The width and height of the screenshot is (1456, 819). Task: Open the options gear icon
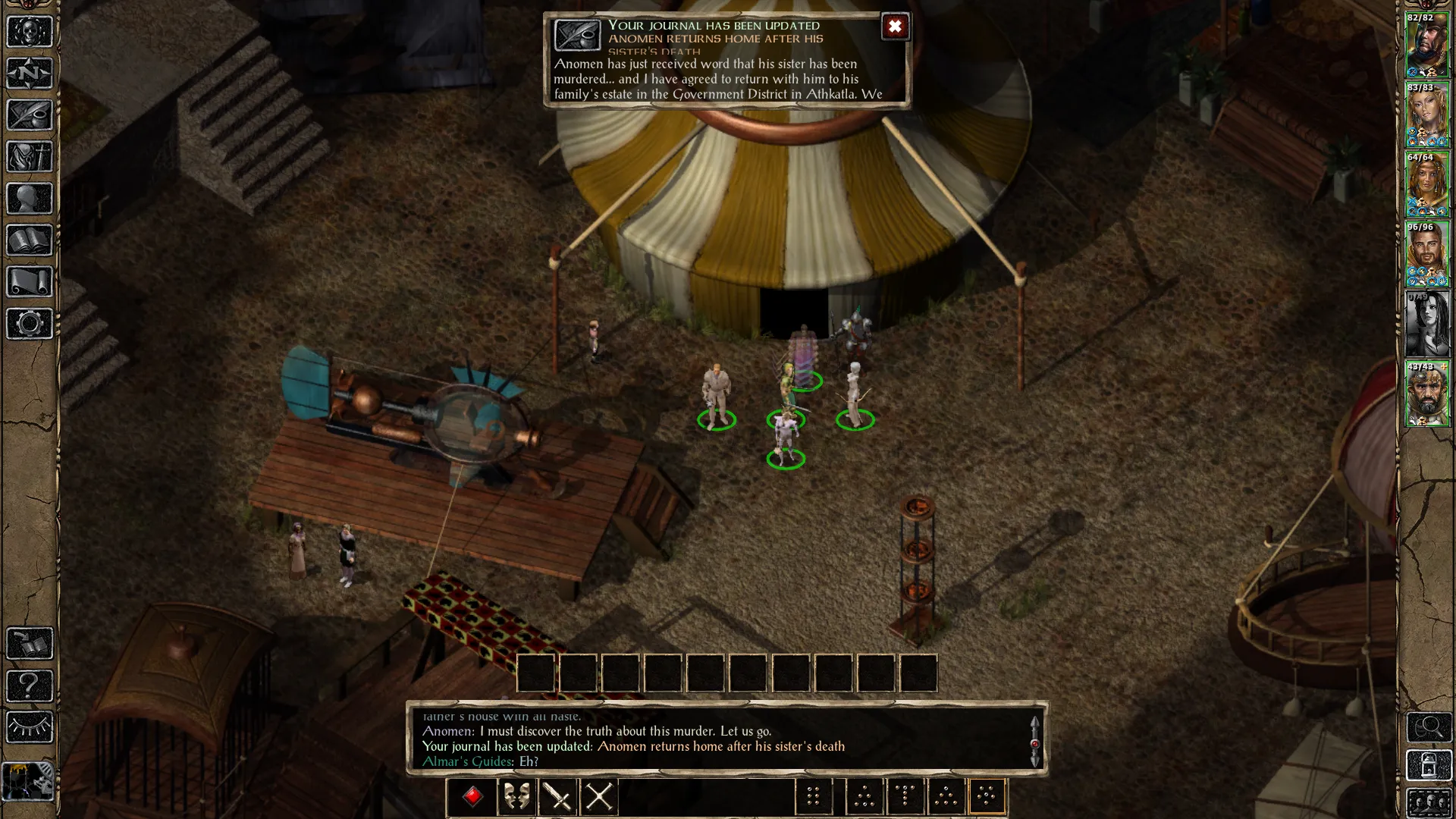click(30, 324)
